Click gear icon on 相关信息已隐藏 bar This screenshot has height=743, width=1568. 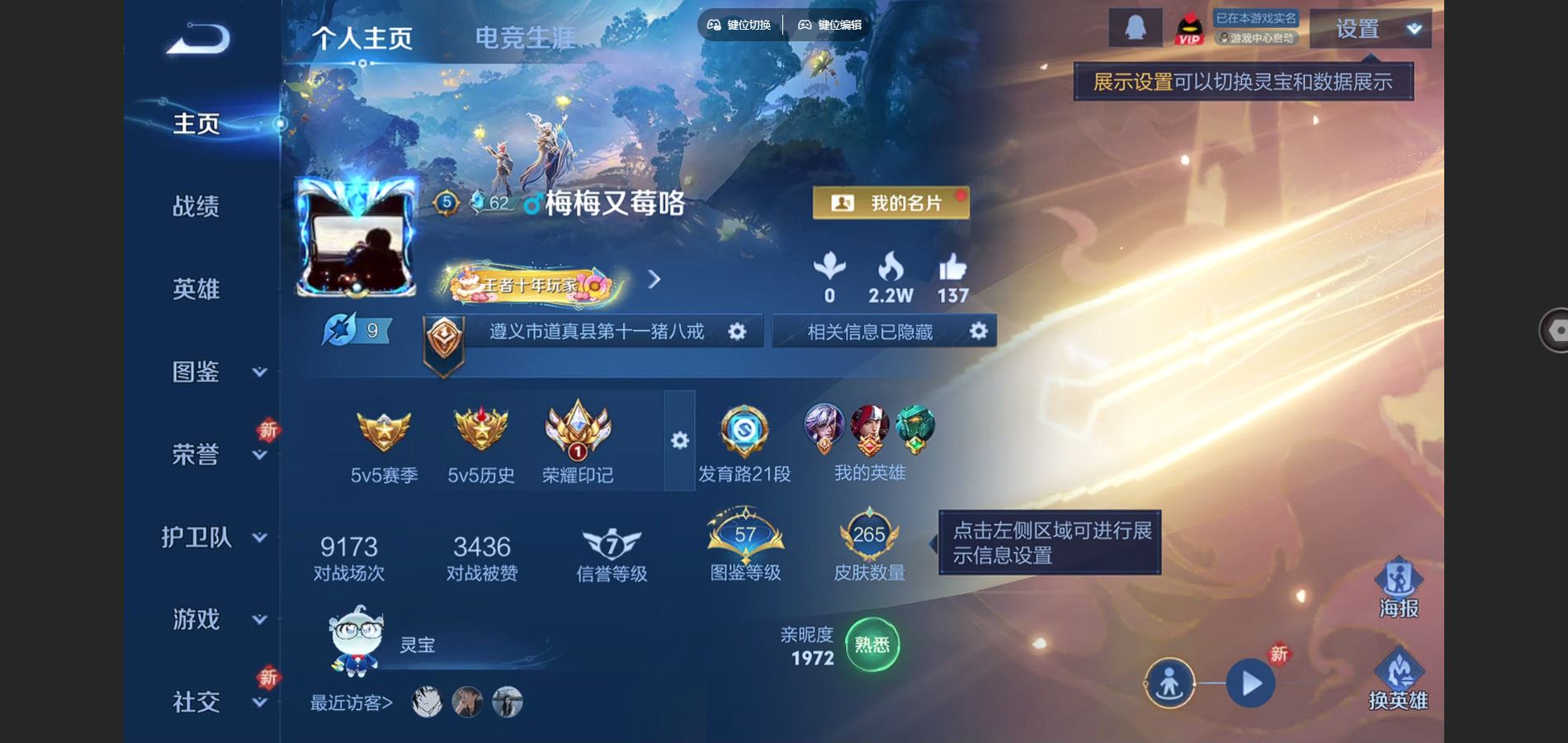979,331
